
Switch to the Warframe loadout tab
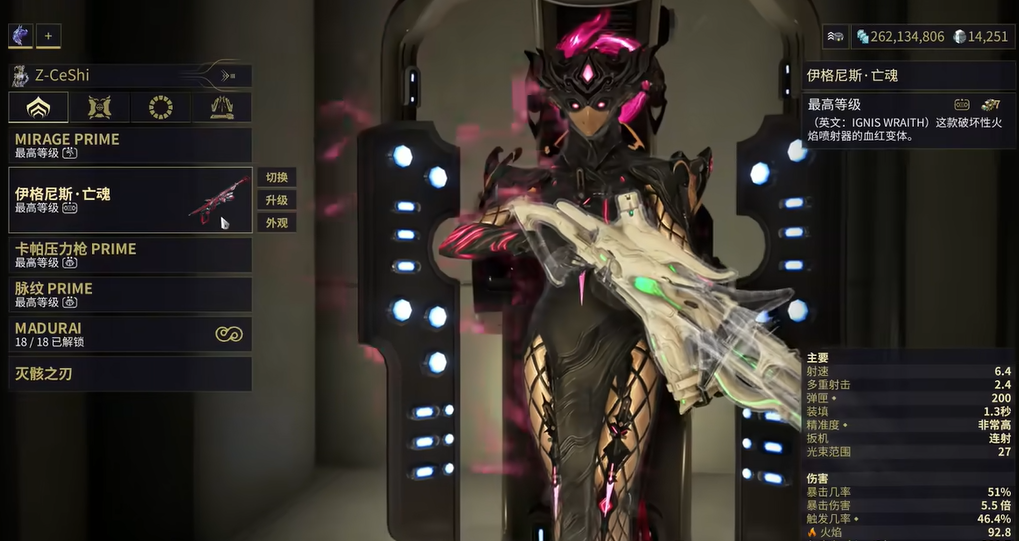38,107
